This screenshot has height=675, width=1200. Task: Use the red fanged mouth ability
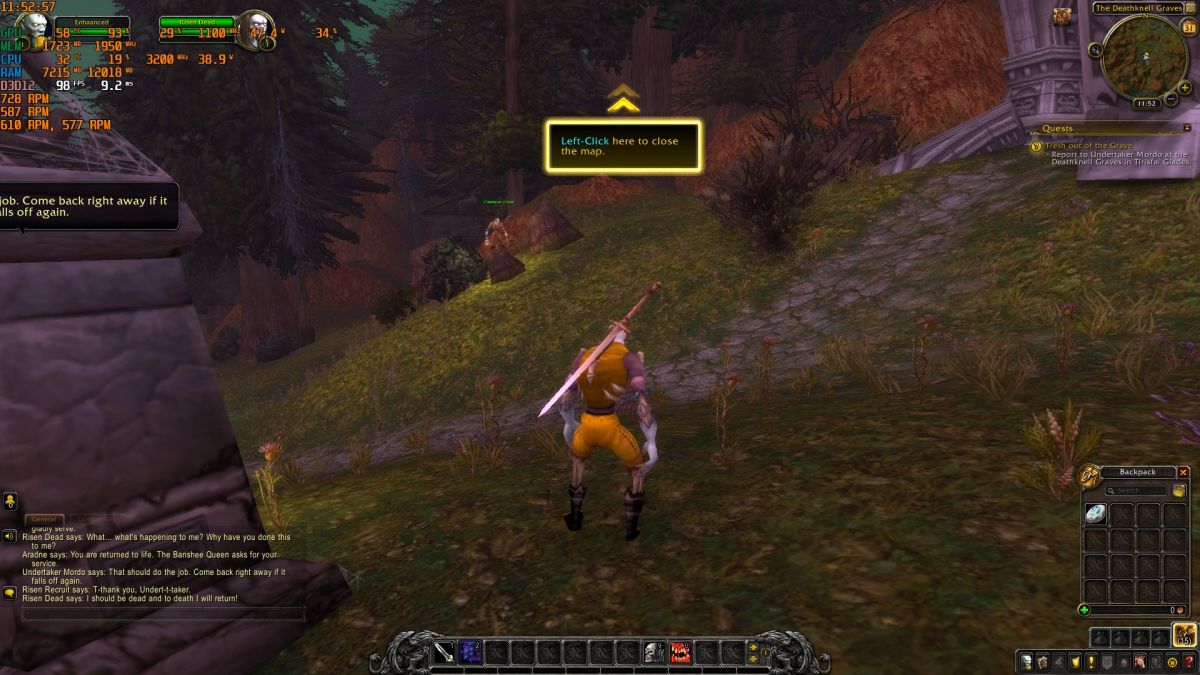tap(680, 653)
